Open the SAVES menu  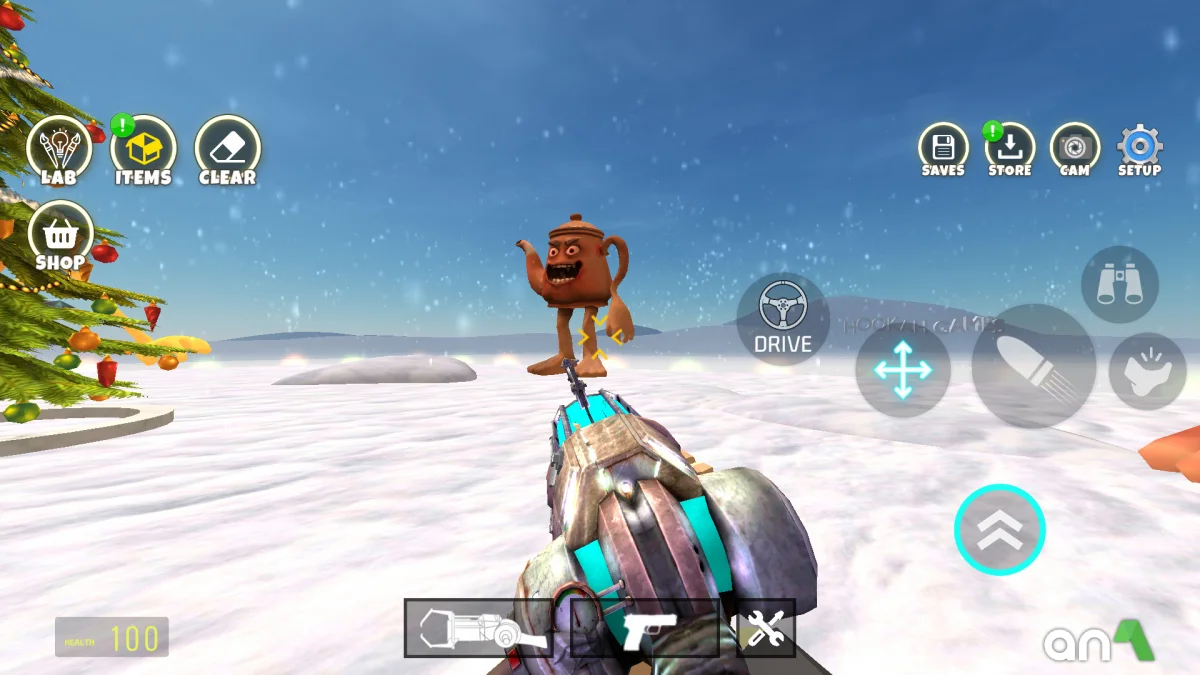943,149
